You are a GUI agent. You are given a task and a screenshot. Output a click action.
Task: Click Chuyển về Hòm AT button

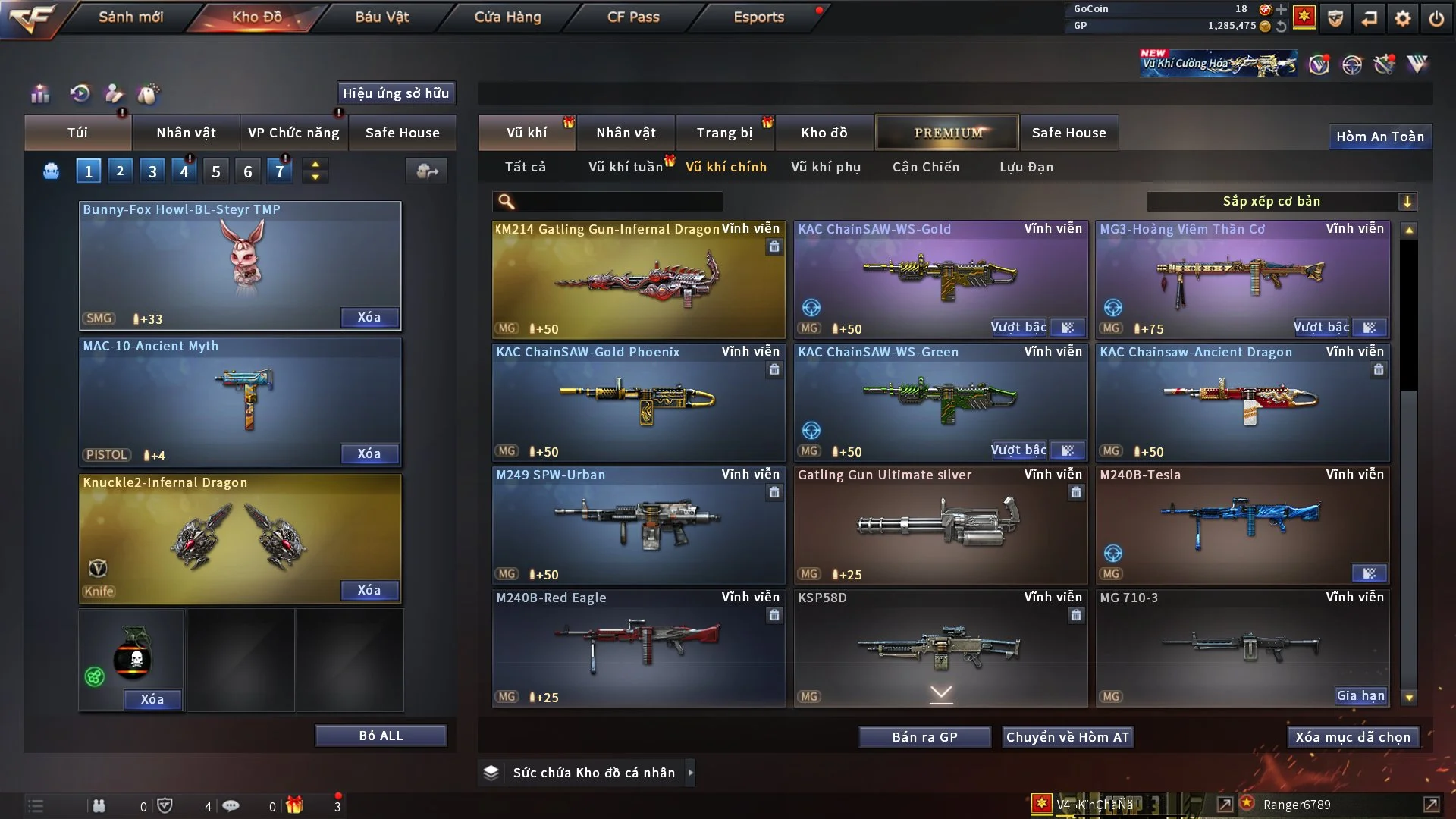pos(1067,737)
